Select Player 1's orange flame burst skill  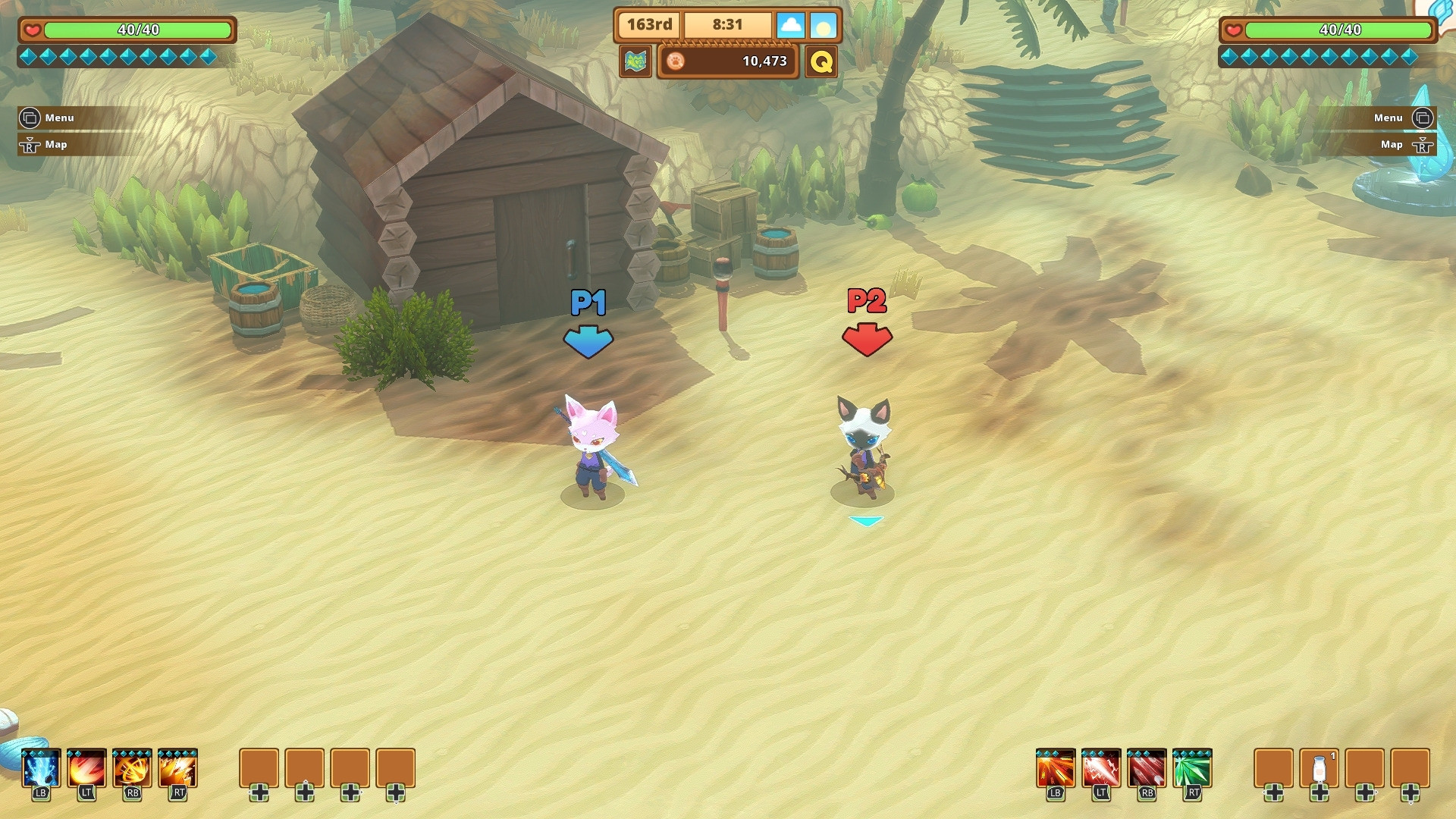pos(177,770)
